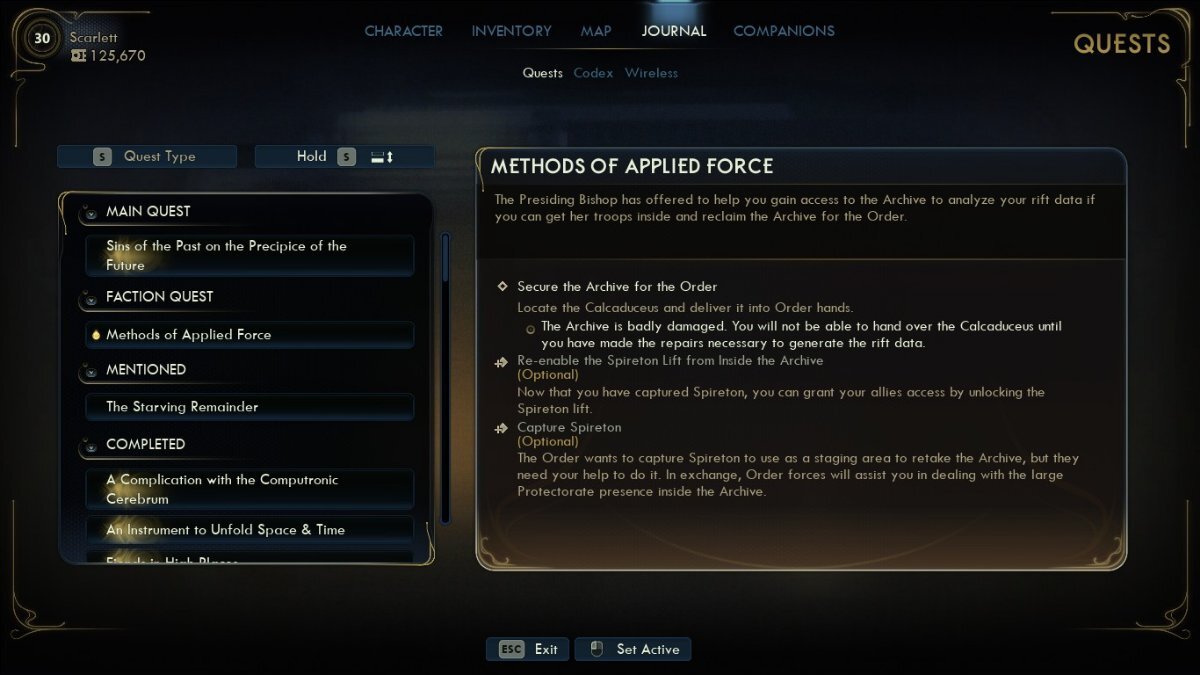Collapse the Faction Quest category header

tap(159, 297)
